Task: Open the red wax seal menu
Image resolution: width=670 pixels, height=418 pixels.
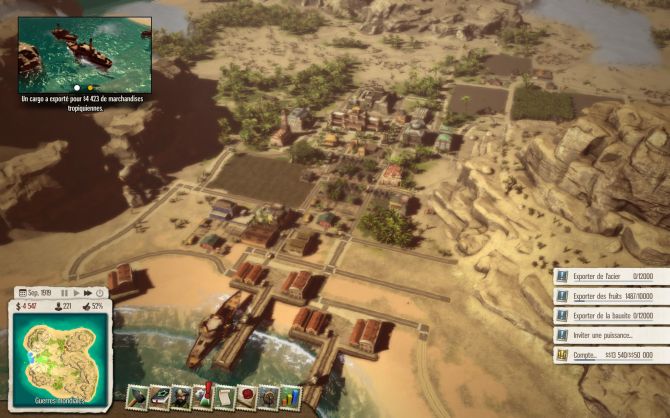Action: [246, 397]
